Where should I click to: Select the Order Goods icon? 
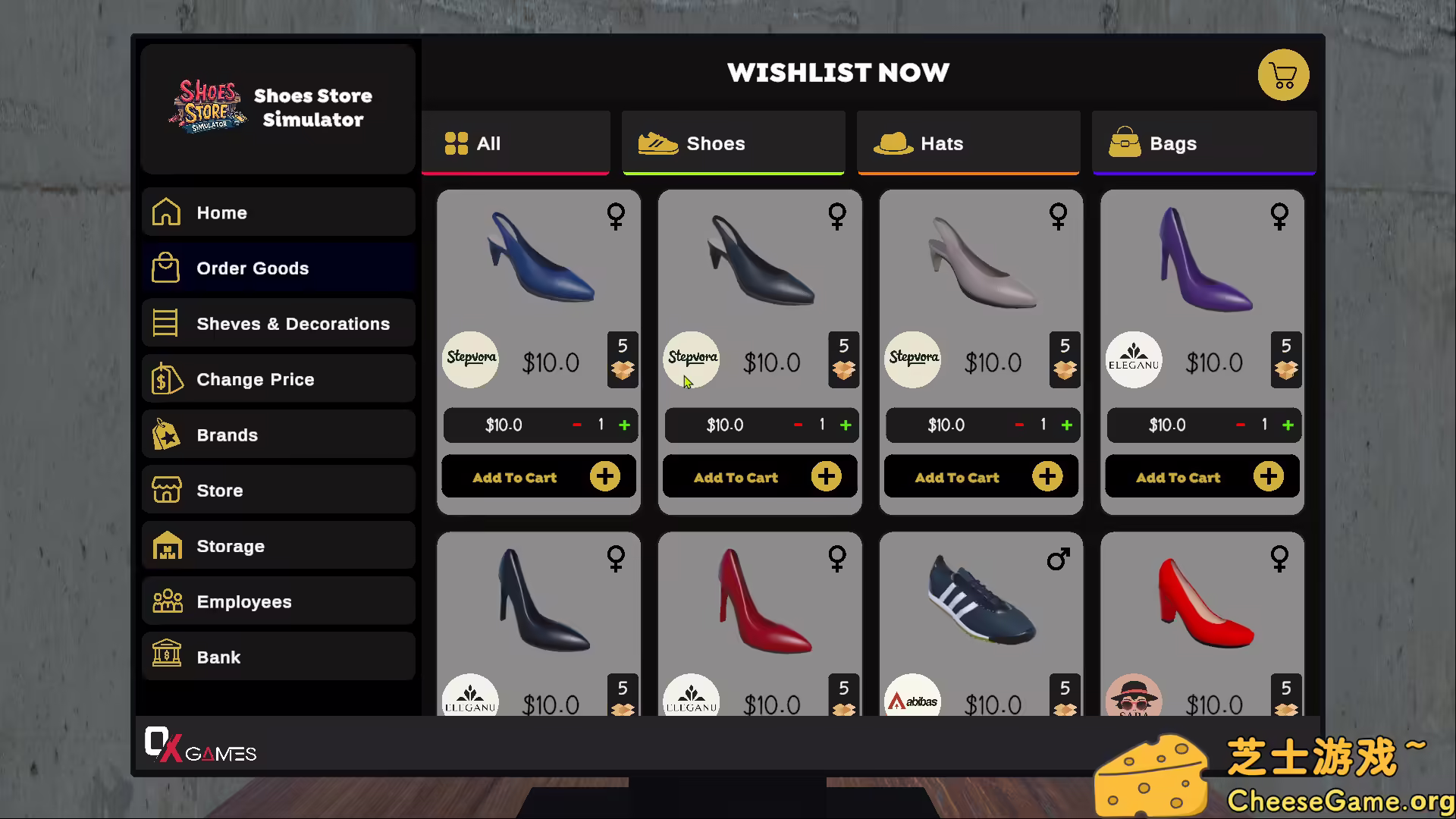click(x=165, y=268)
